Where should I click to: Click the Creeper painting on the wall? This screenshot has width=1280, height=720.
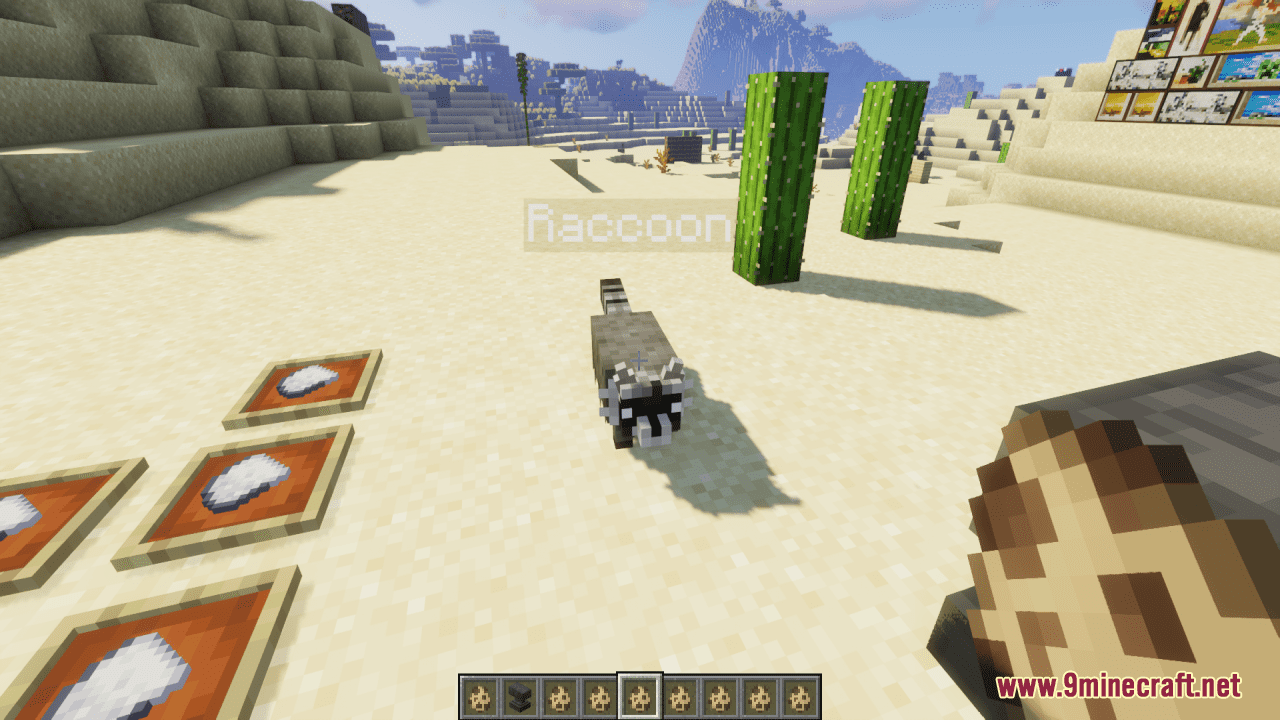coord(1262,70)
